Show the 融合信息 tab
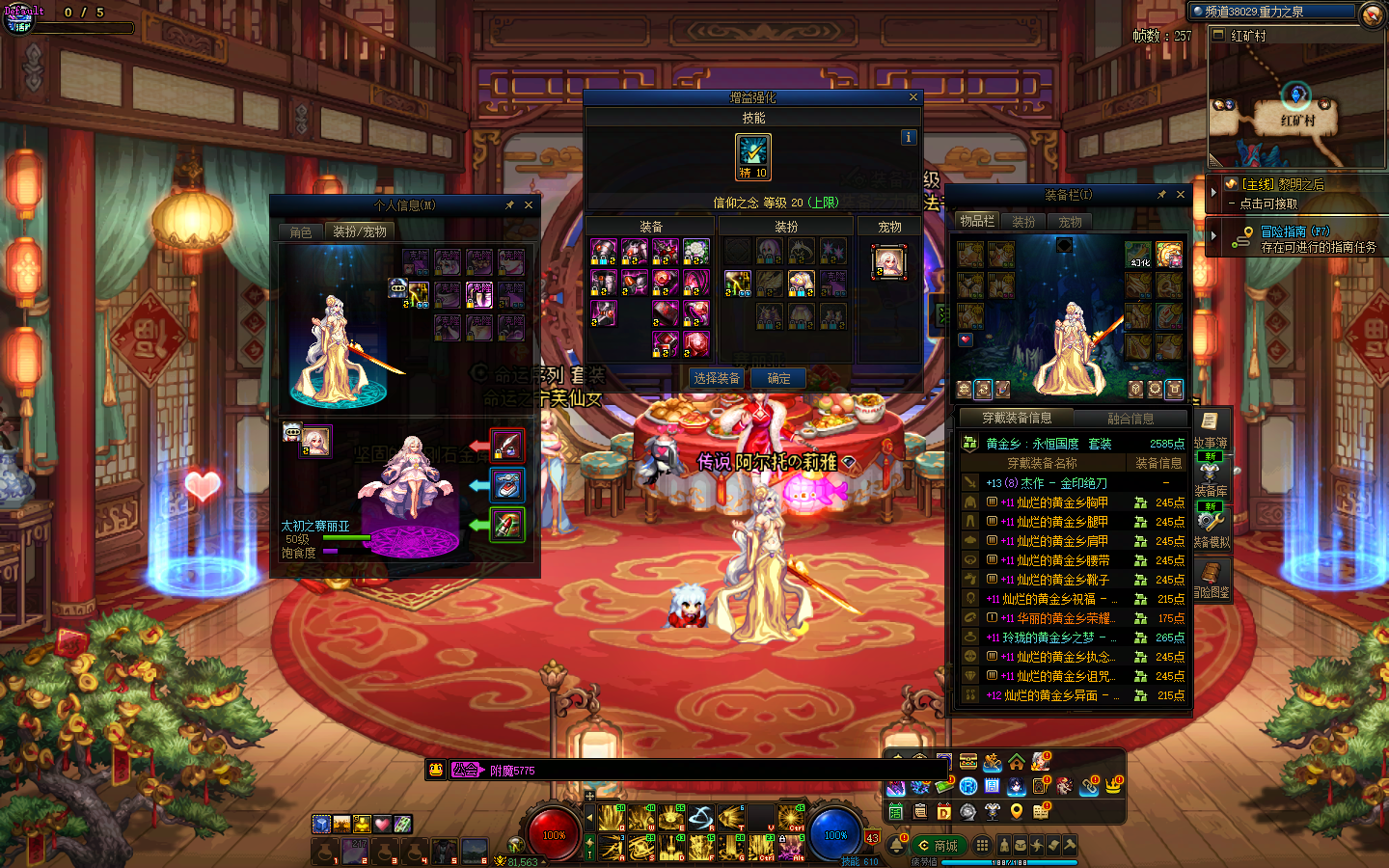Screen dimensions: 1389x868 coord(1130,419)
